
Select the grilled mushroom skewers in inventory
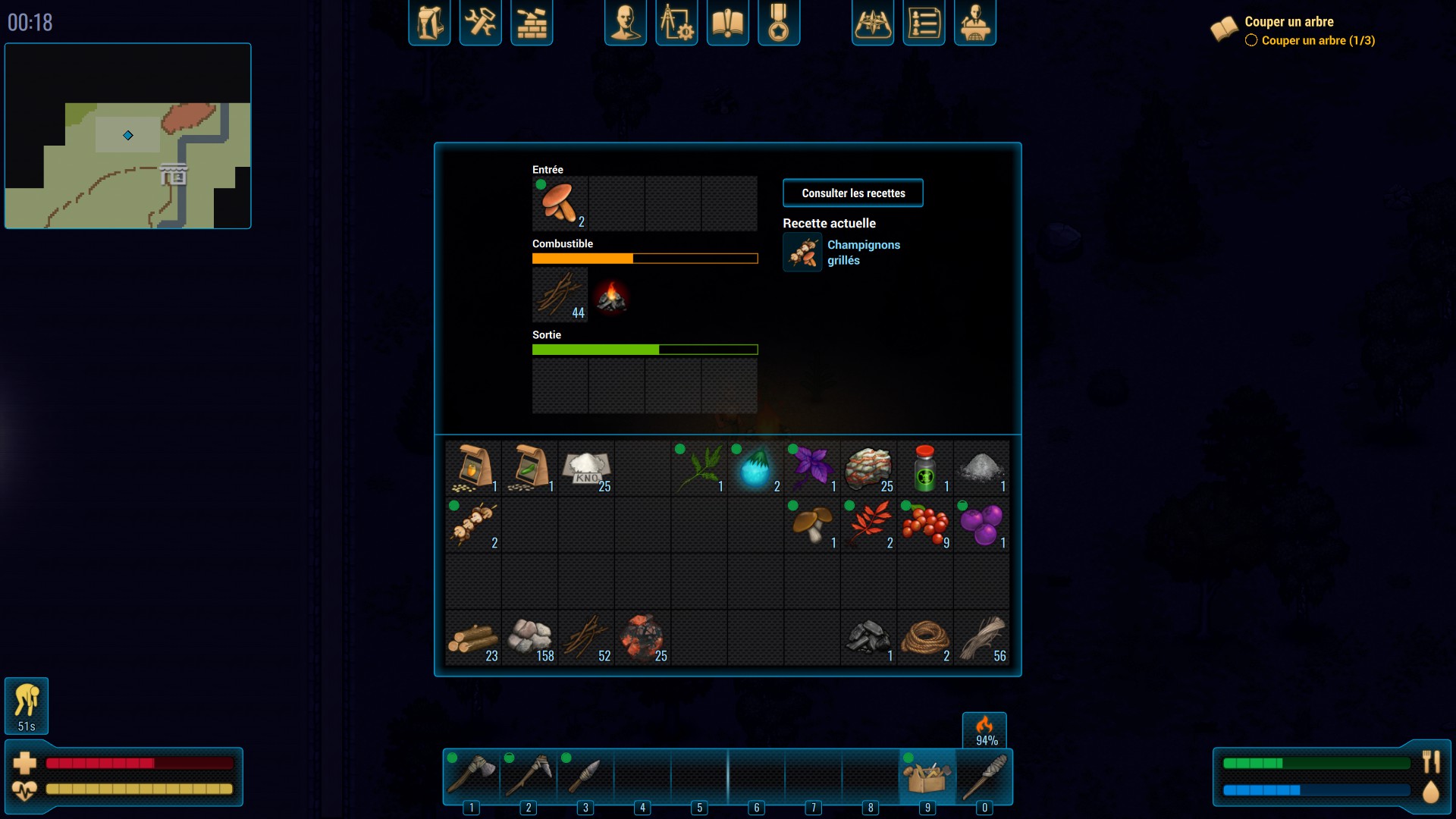[473, 525]
